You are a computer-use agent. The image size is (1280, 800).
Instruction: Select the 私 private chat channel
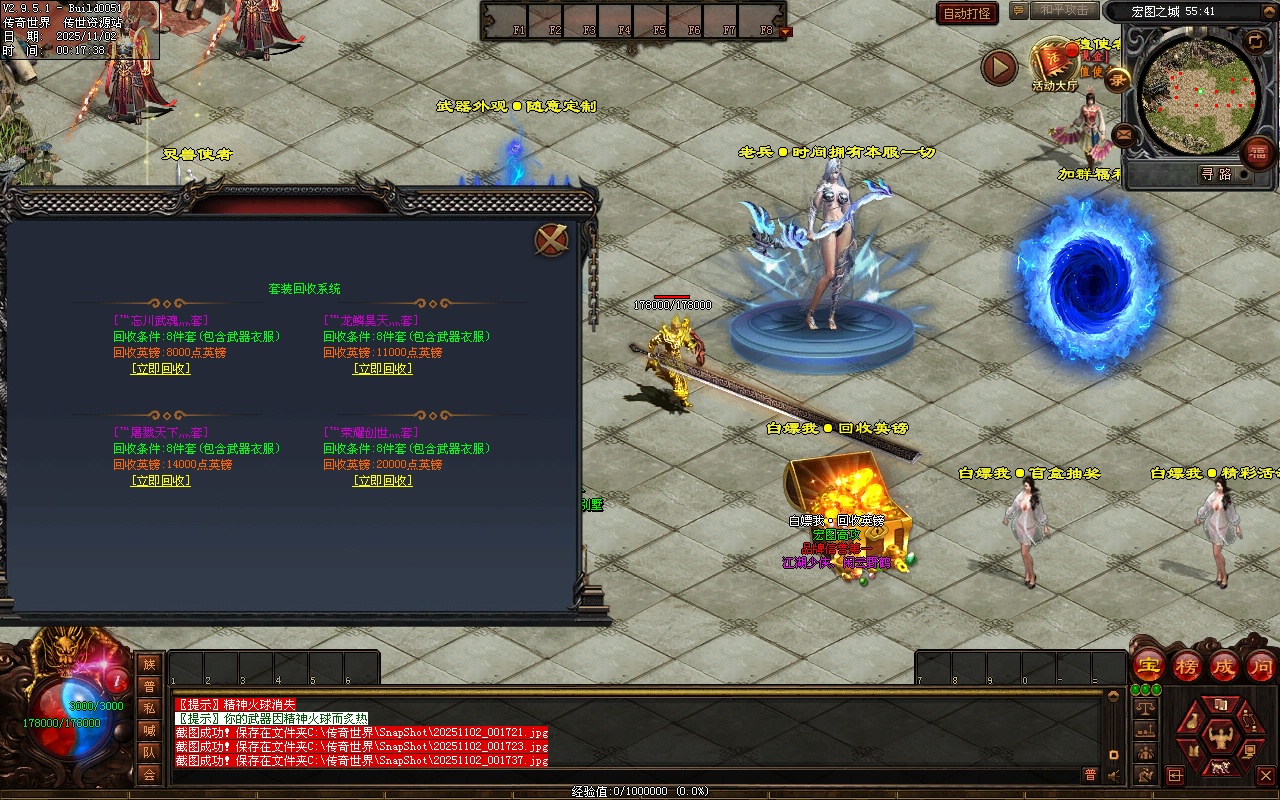pos(149,708)
